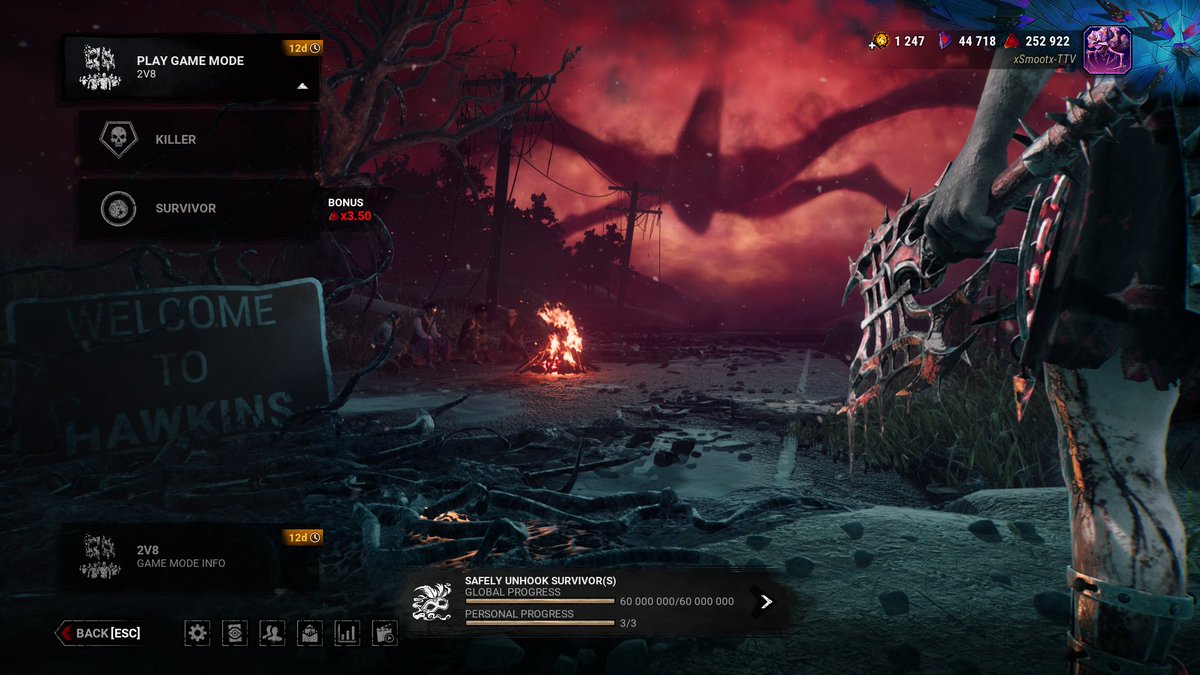Viewport: 1200px width, 675px height.
Task: Open the eye card icon menu
Action: point(235,633)
